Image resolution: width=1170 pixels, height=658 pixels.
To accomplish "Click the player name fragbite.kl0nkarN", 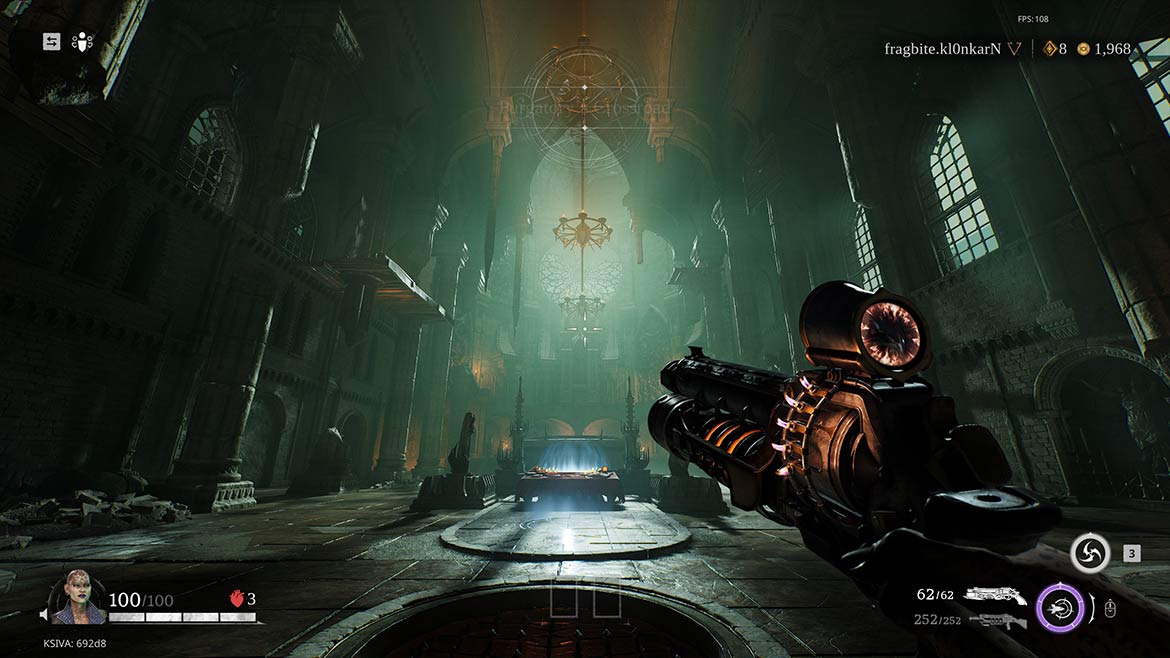I will (942, 49).
